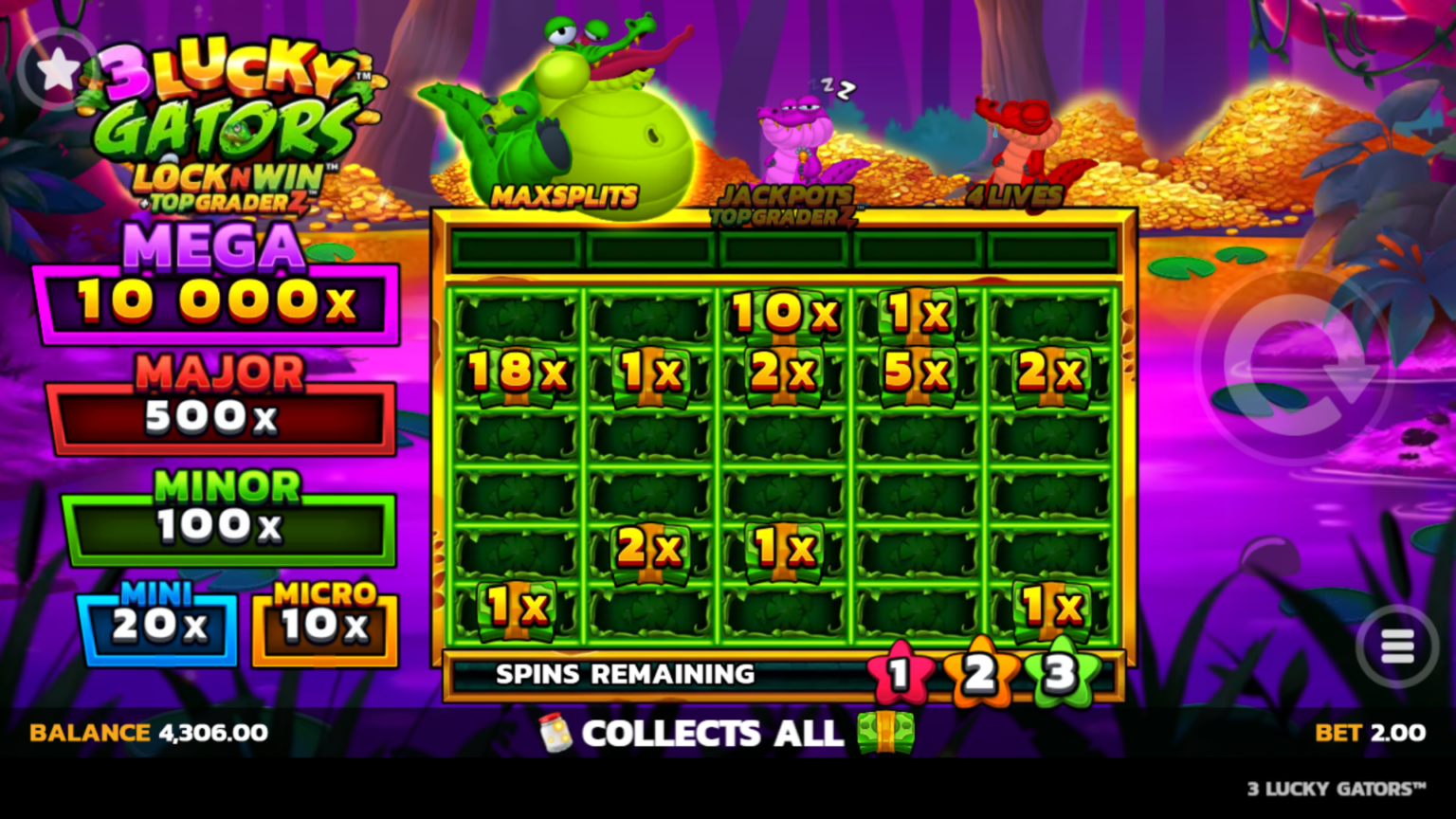Click the money jar Collects All icon

click(554, 735)
